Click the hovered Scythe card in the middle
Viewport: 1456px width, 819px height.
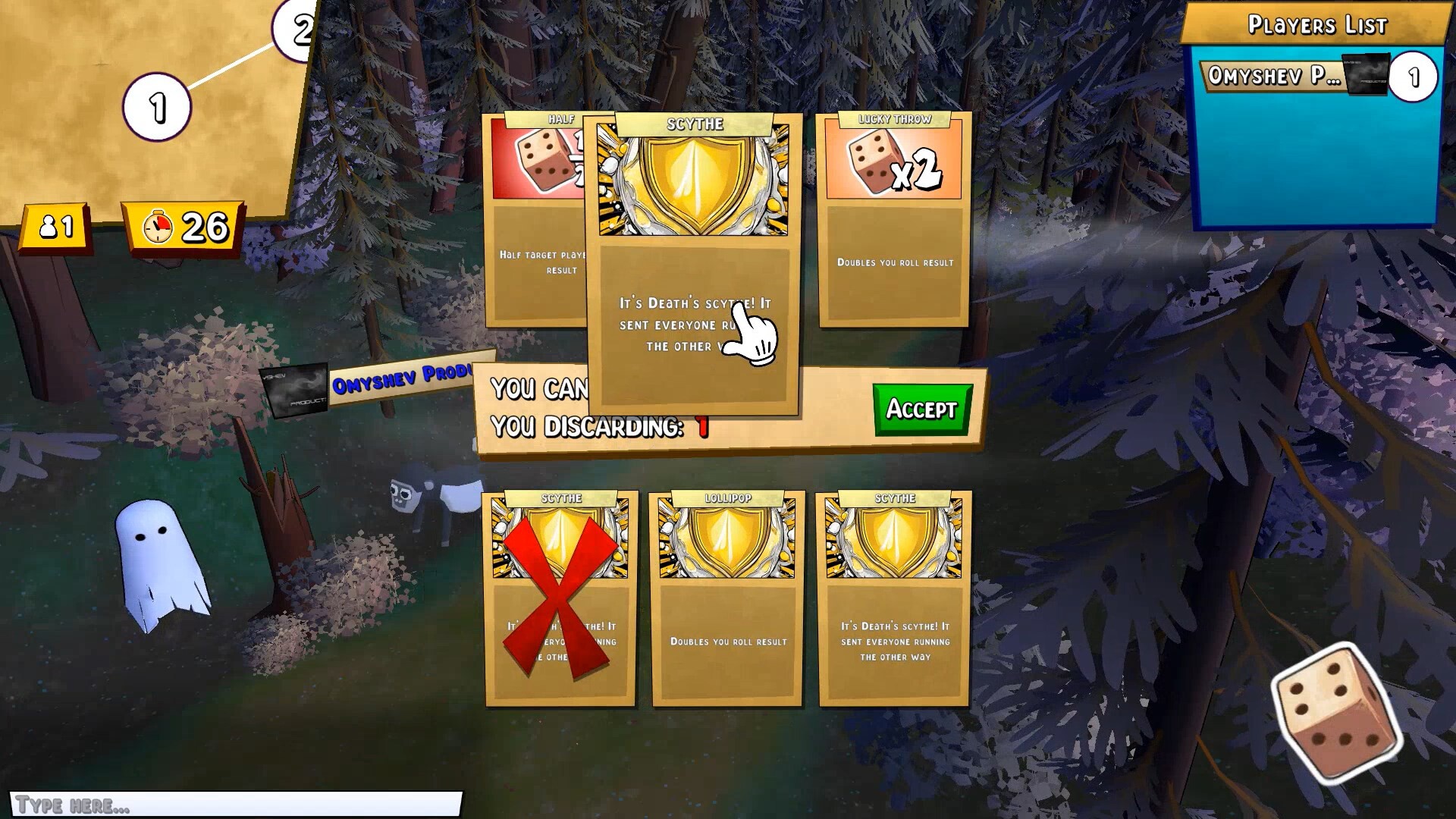tap(694, 265)
